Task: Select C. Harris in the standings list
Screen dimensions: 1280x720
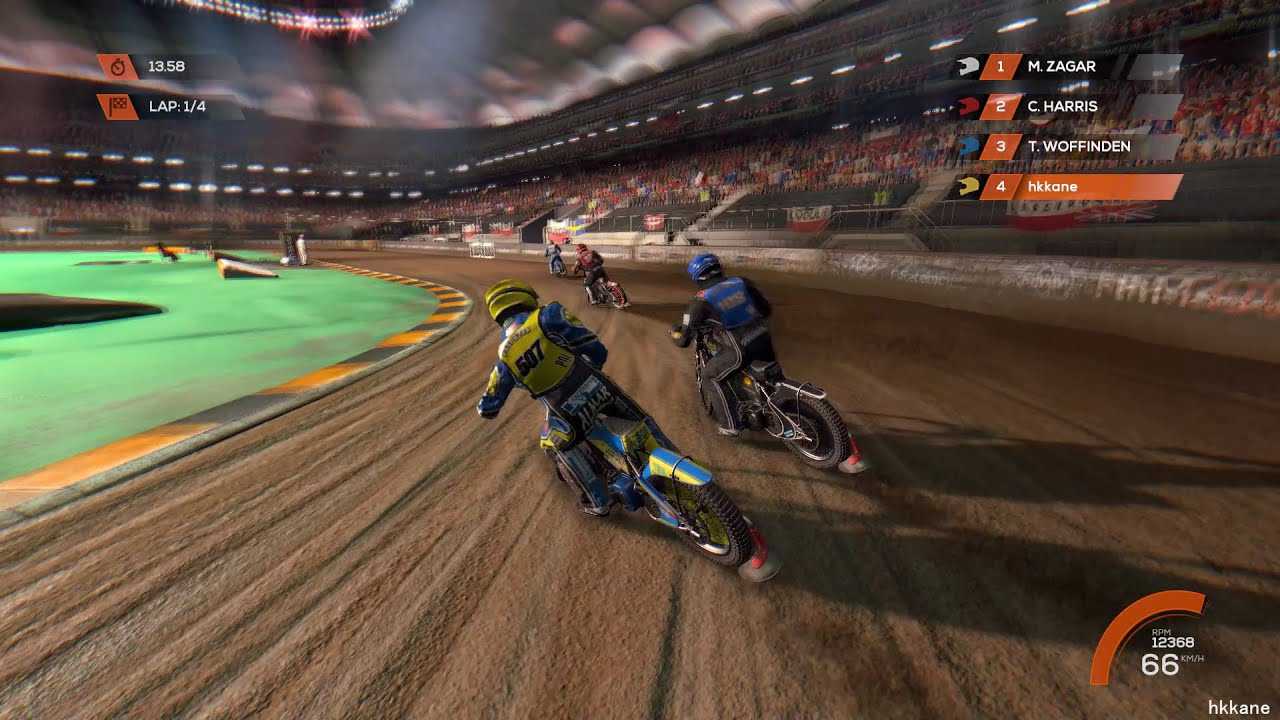Action: [x=1062, y=107]
